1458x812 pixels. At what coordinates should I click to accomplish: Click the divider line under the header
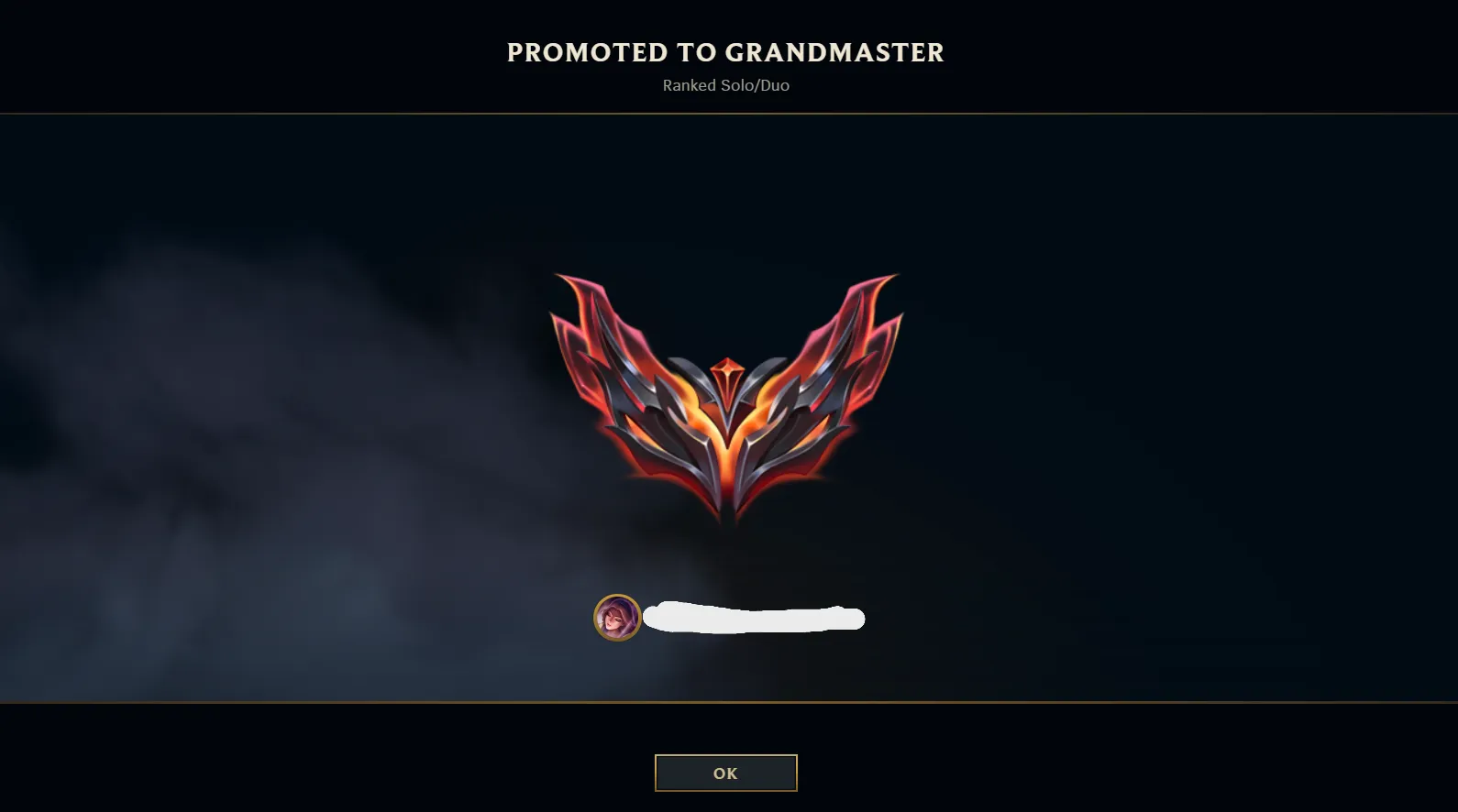pos(726,114)
